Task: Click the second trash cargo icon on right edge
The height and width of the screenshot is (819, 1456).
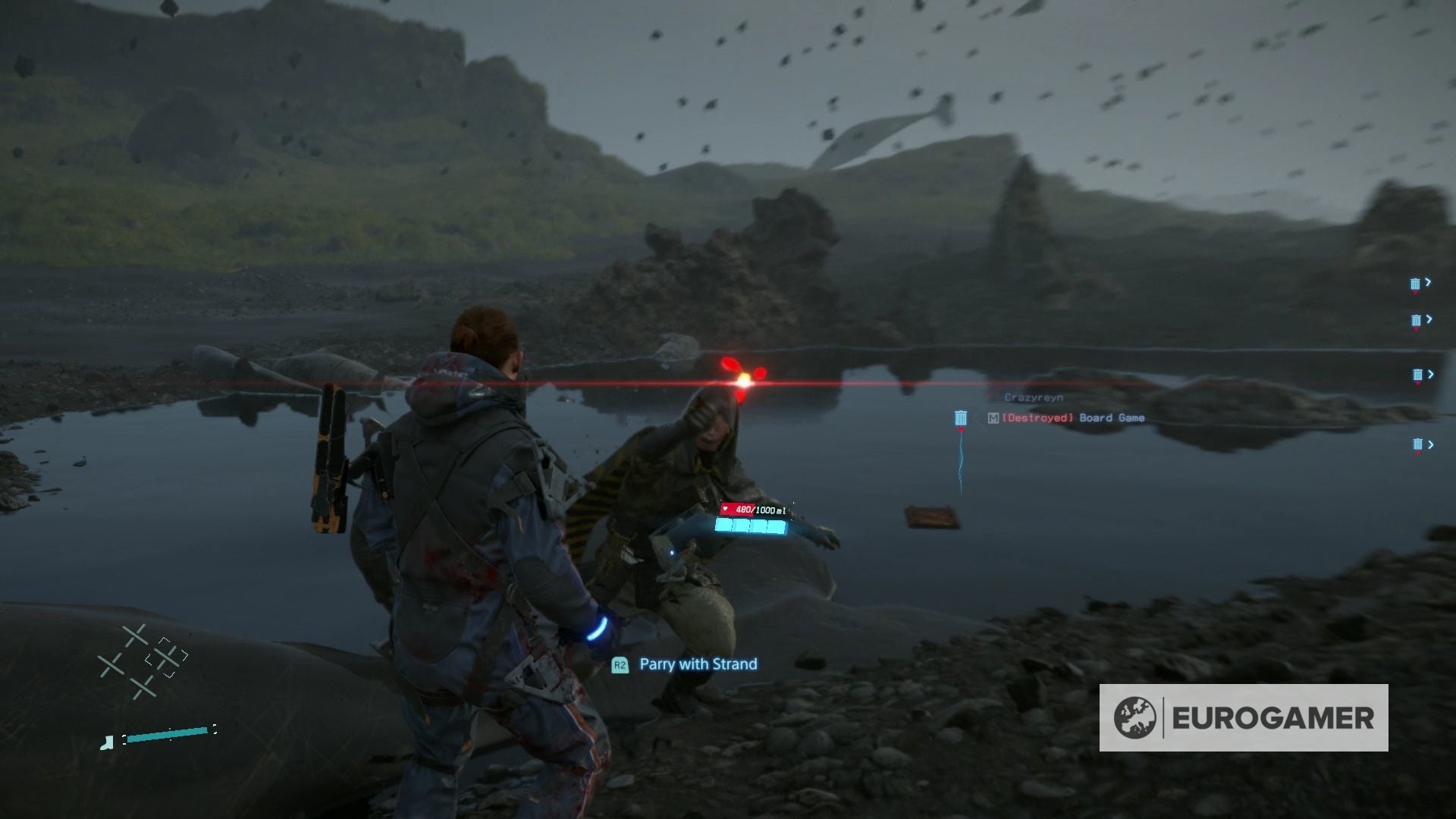Action: 1415,320
